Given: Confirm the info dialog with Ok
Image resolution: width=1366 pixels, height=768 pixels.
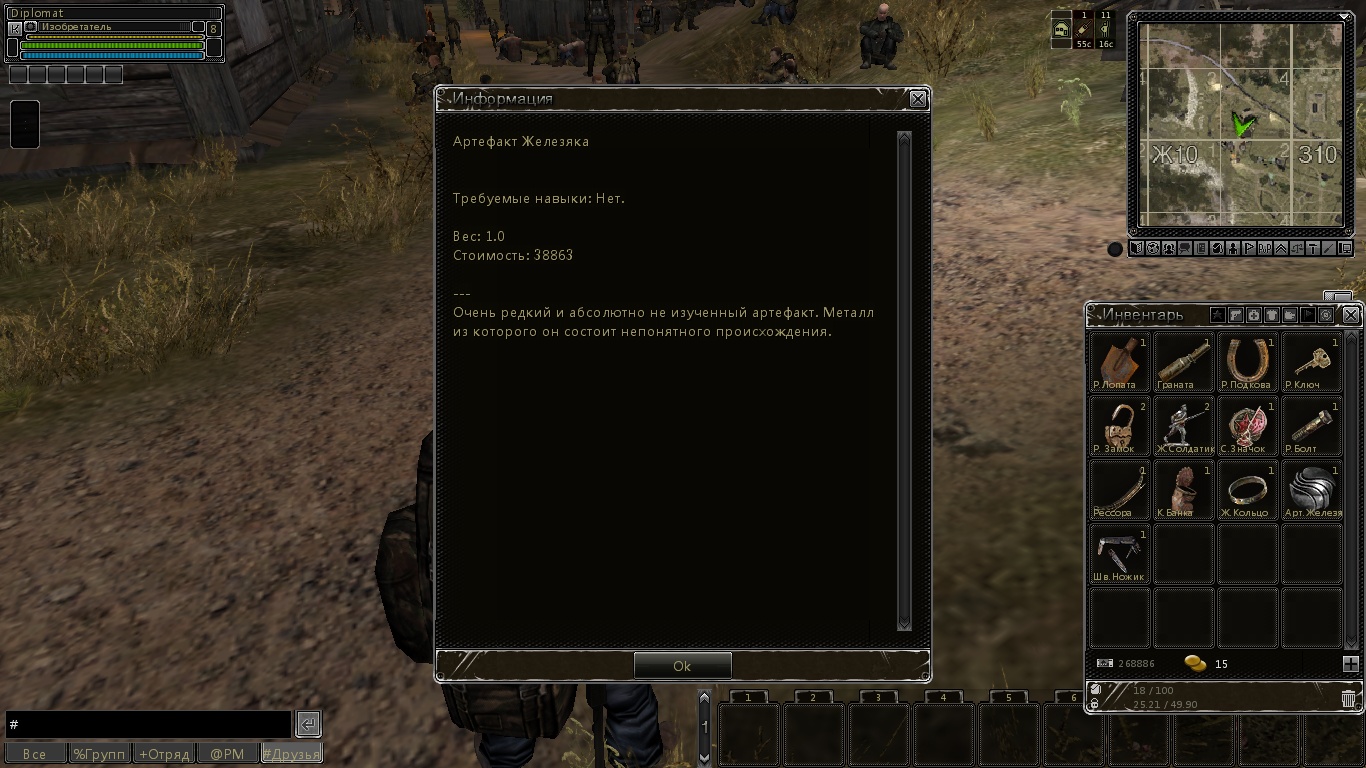Looking at the screenshot, I should pyautogui.click(x=682, y=666).
